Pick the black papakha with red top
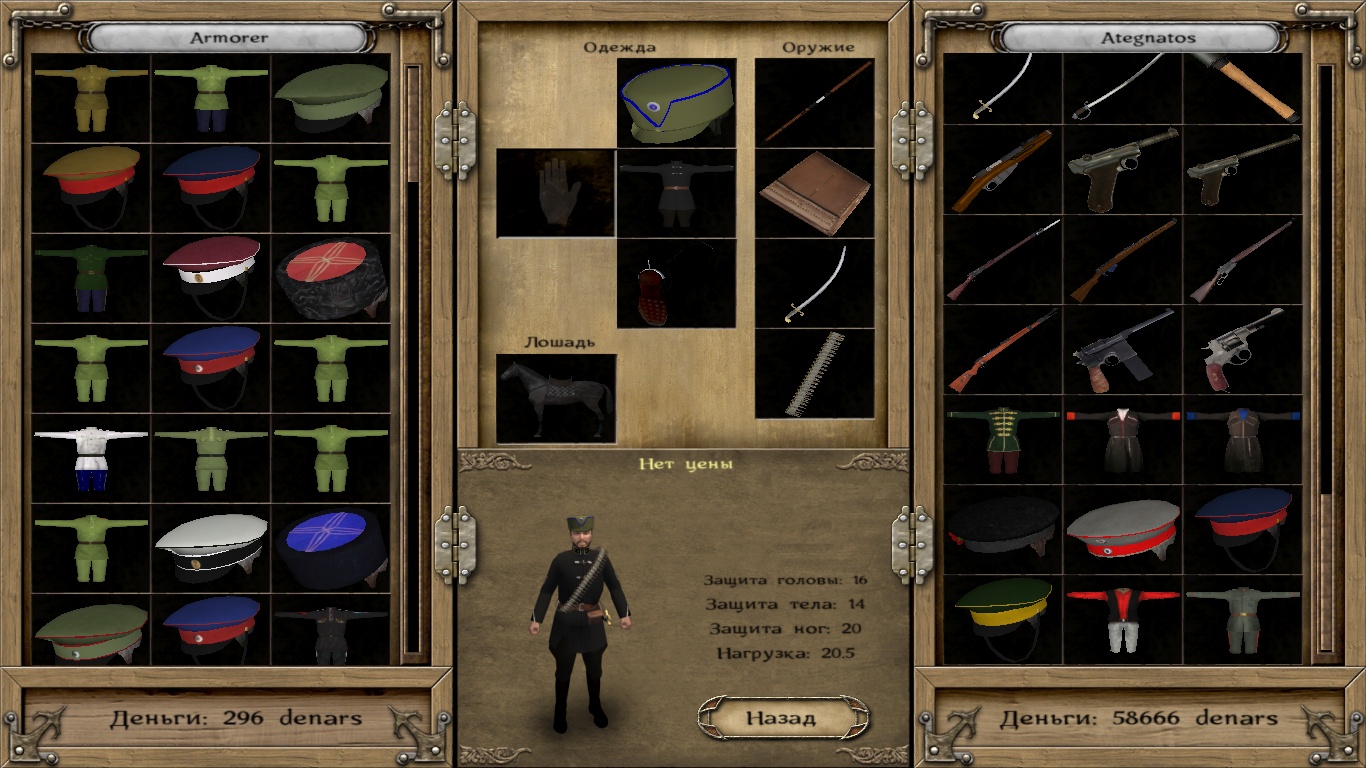 pyautogui.click(x=331, y=277)
